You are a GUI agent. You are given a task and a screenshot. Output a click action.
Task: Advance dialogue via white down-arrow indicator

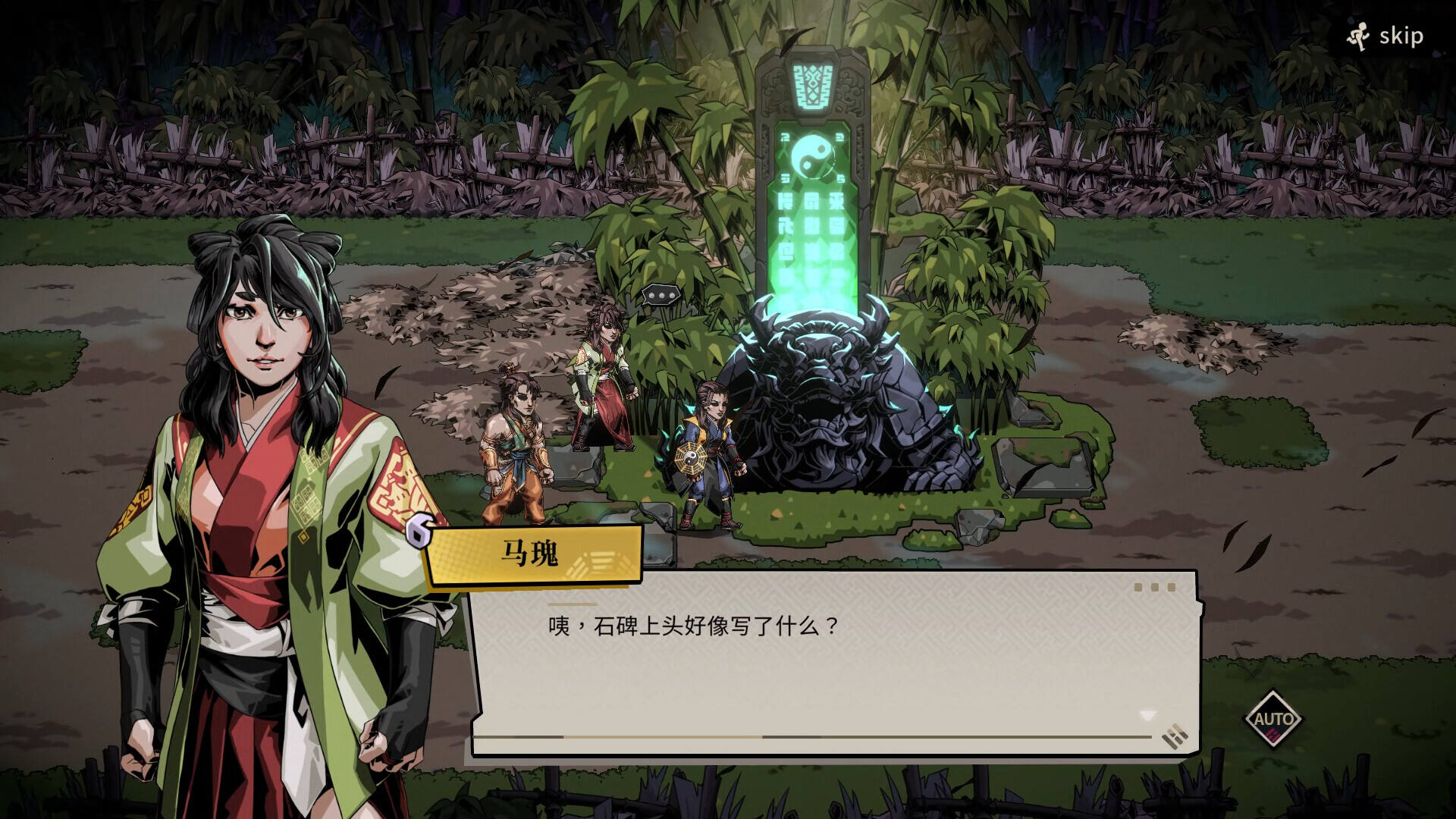tap(1147, 715)
